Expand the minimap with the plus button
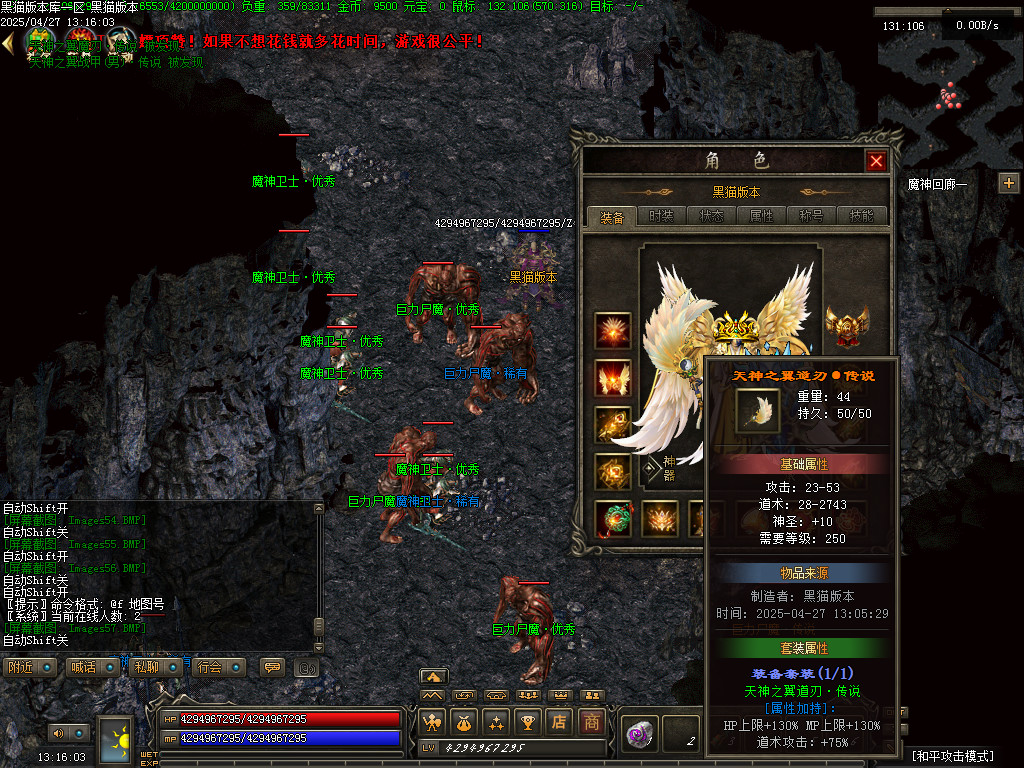Image resolution: width=1024 pixels, height=768 pixels. (1008, 183)
